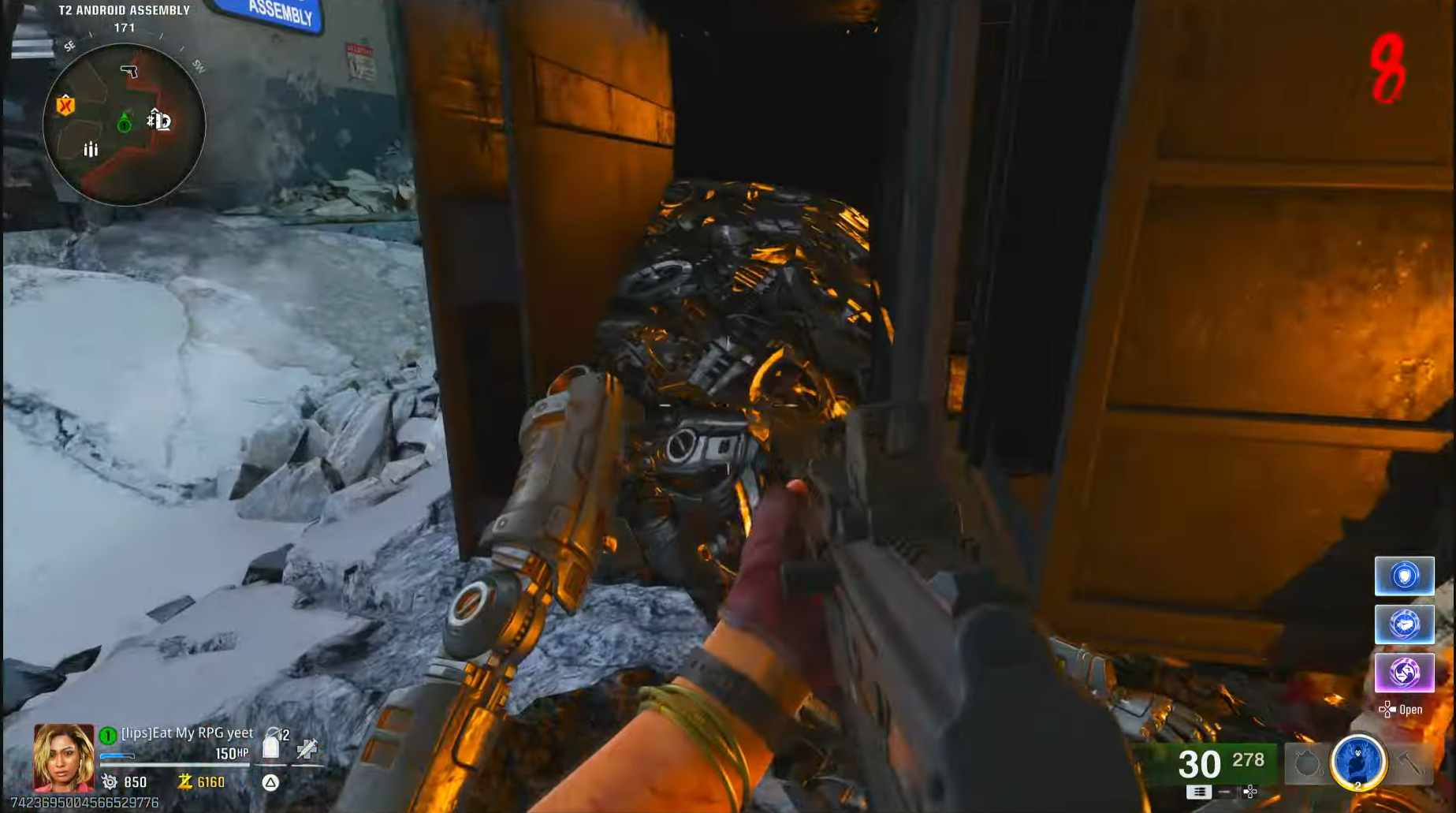Select the Aether Shroud field upgrade circle
1456x813 pixels.
pos(1358,762)
